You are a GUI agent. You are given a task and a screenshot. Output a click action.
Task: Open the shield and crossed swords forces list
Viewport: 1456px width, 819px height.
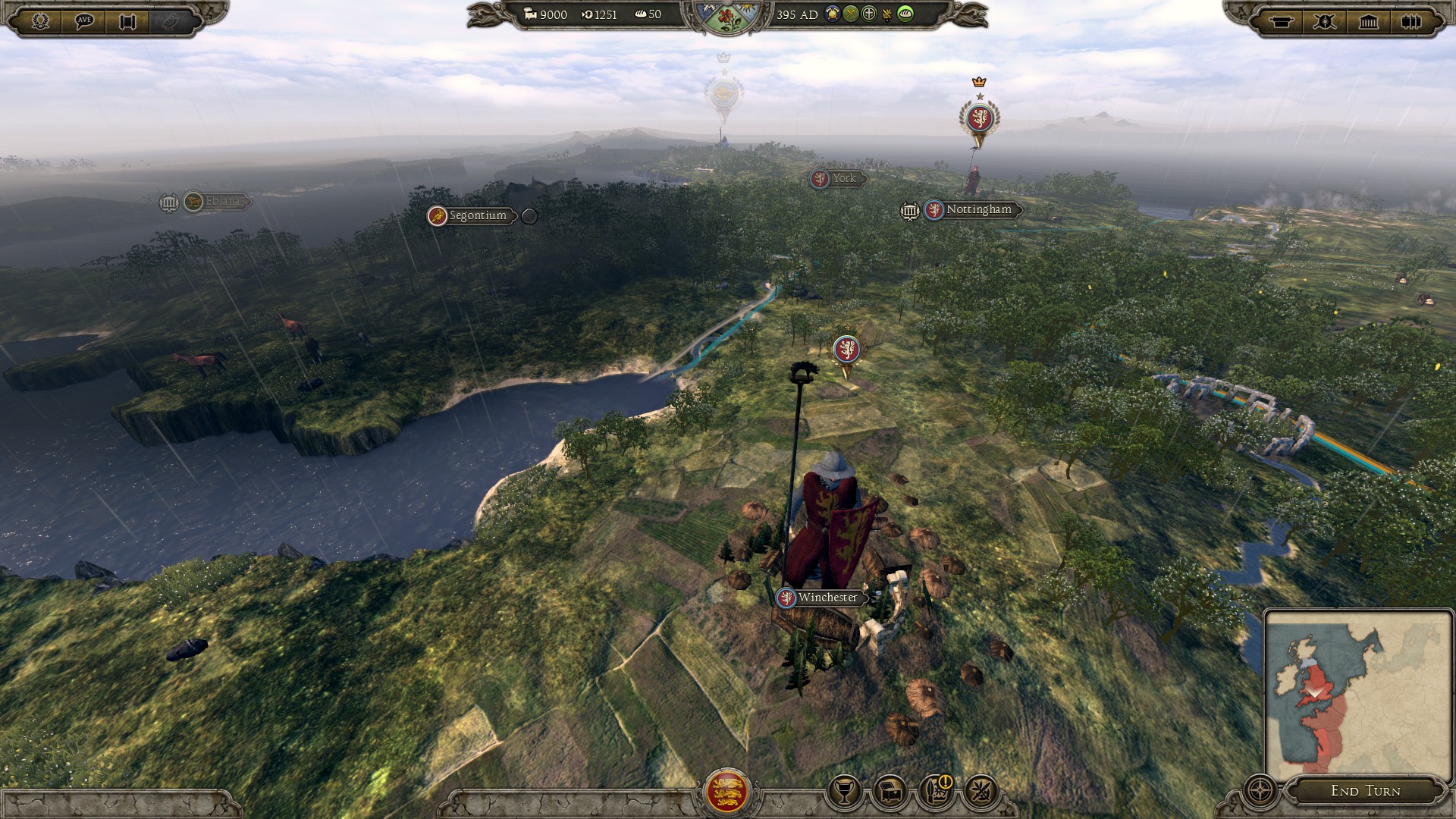click(x=1325, y=21)
